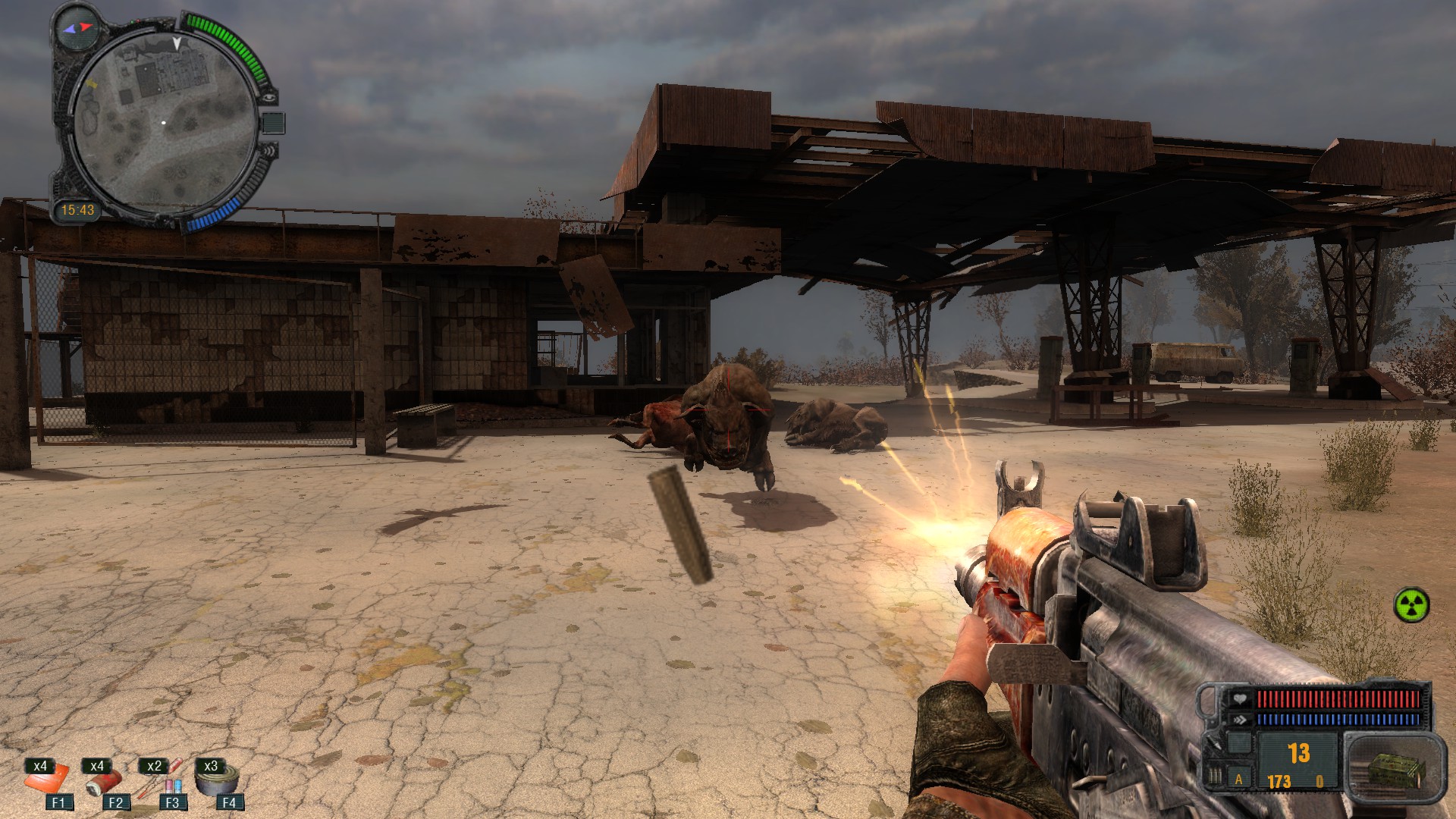
Task: Click the green radiation warning icon
Action: 1411,605
